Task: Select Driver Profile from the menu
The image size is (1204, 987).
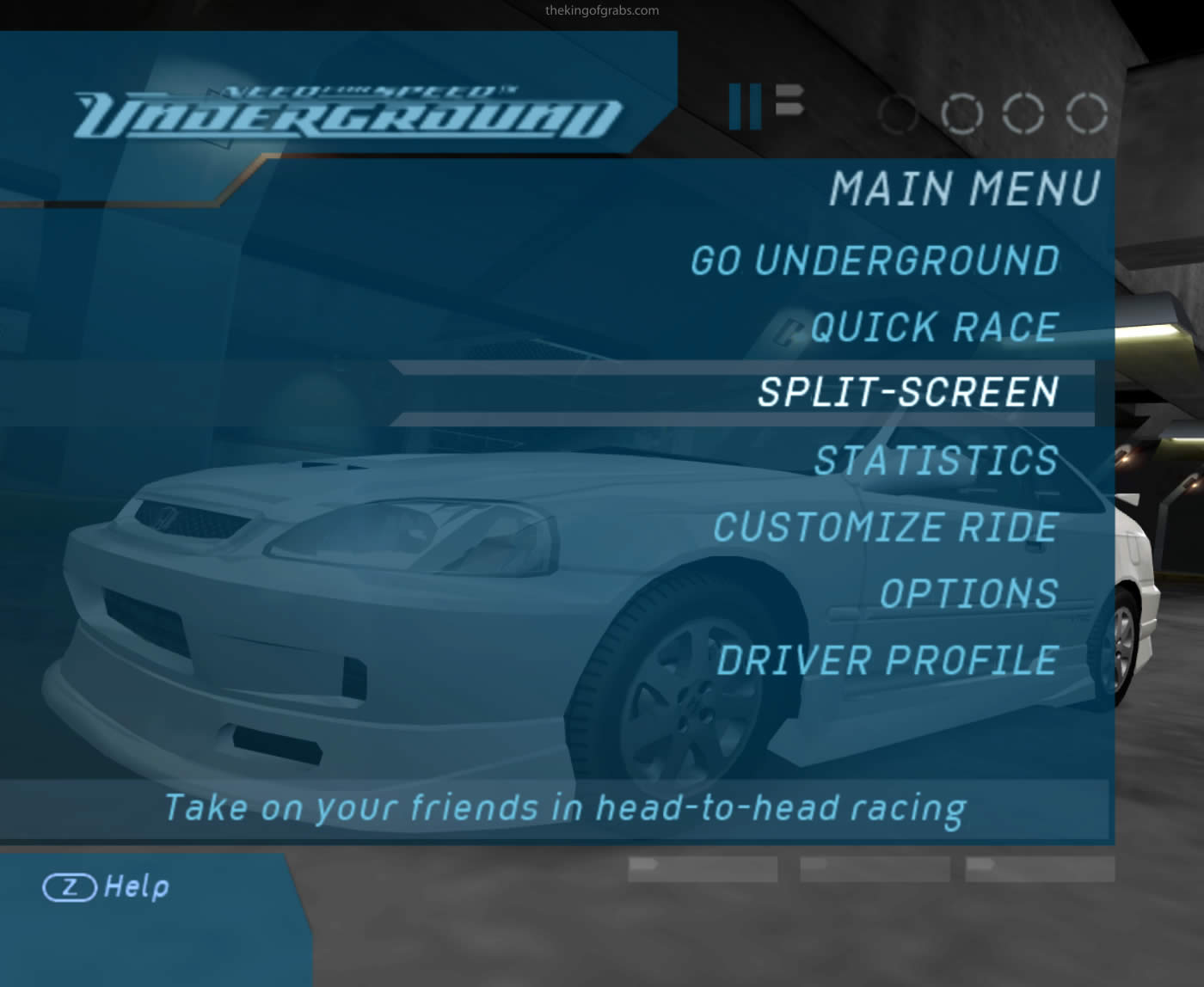Action: [887, 660]
